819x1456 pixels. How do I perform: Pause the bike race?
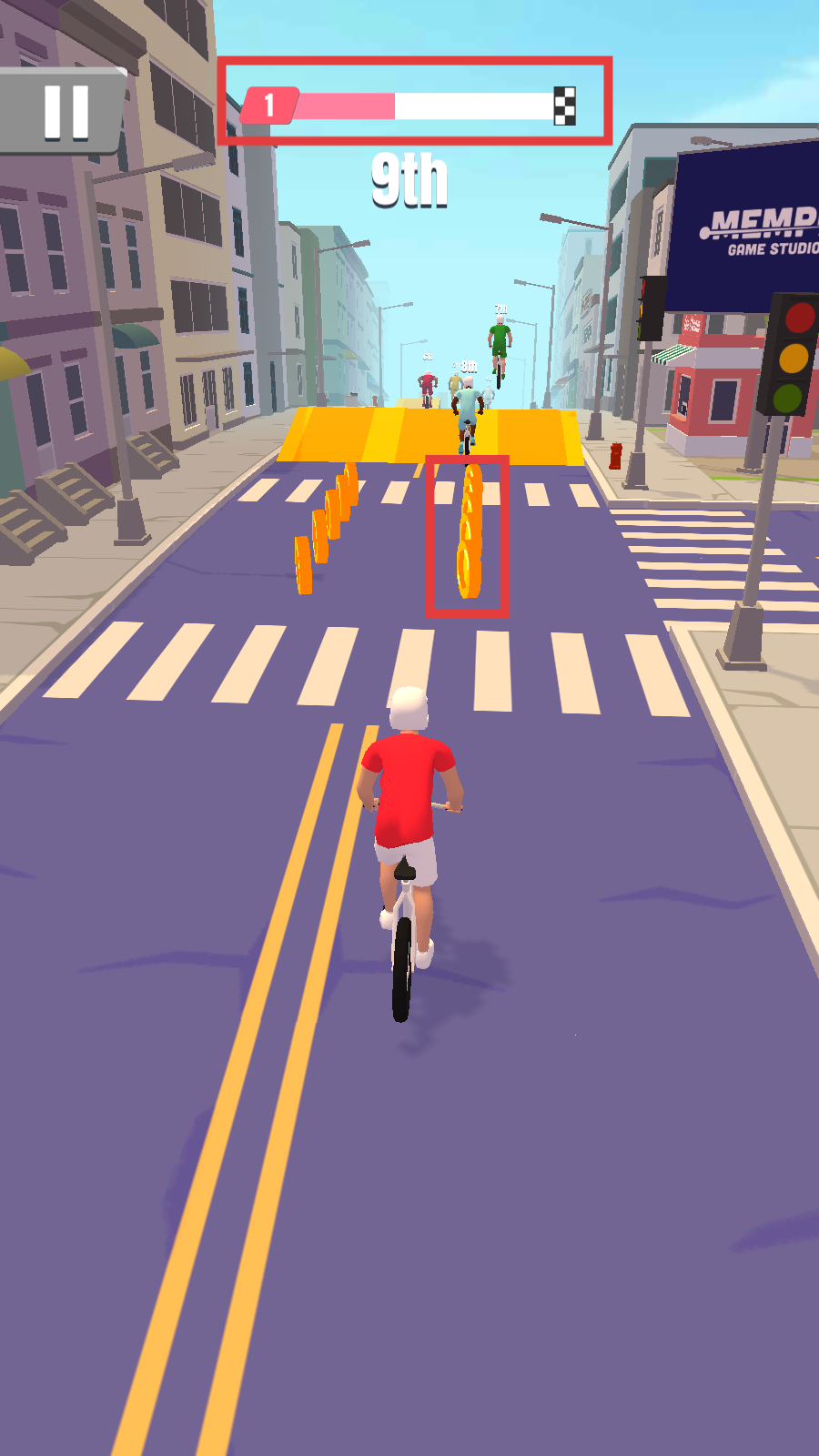(x=66, y=112)
